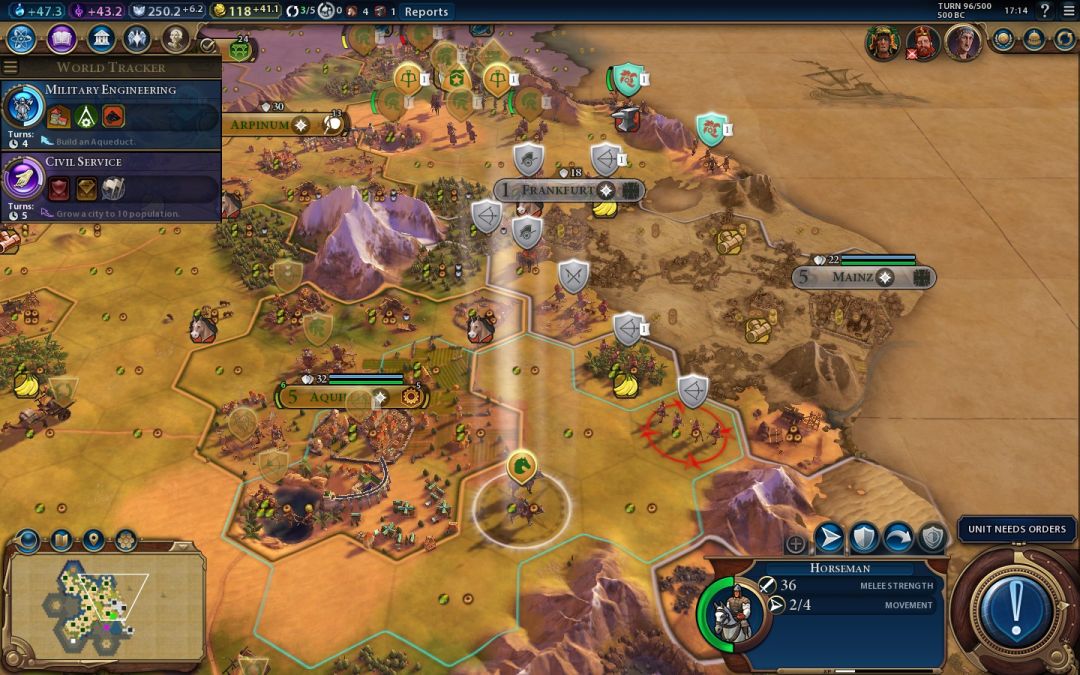Click the Unit Needs Orders action button
The image size is (1080, 675).
pos(1016,601)
